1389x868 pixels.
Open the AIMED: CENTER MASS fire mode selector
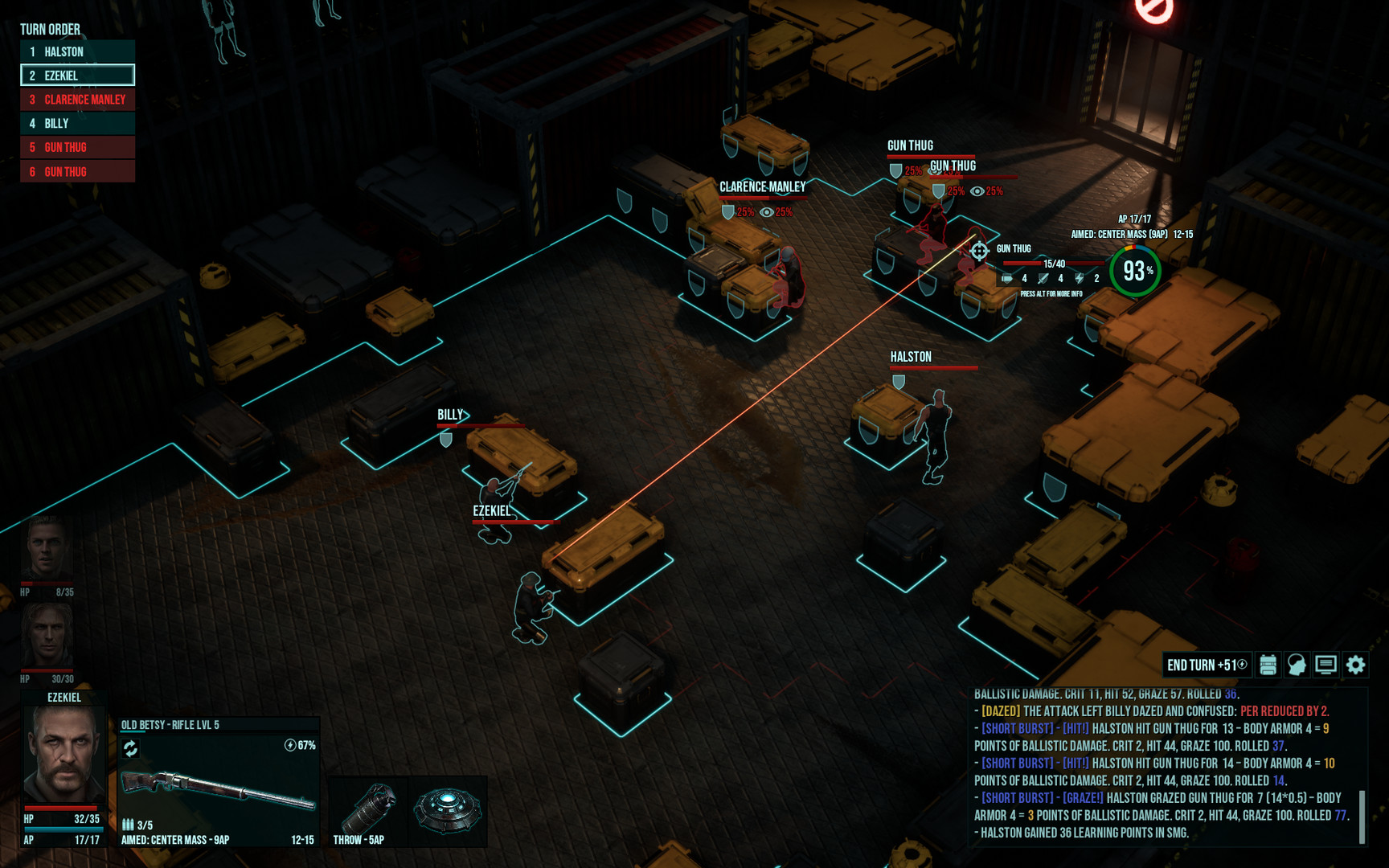[174, 838]
